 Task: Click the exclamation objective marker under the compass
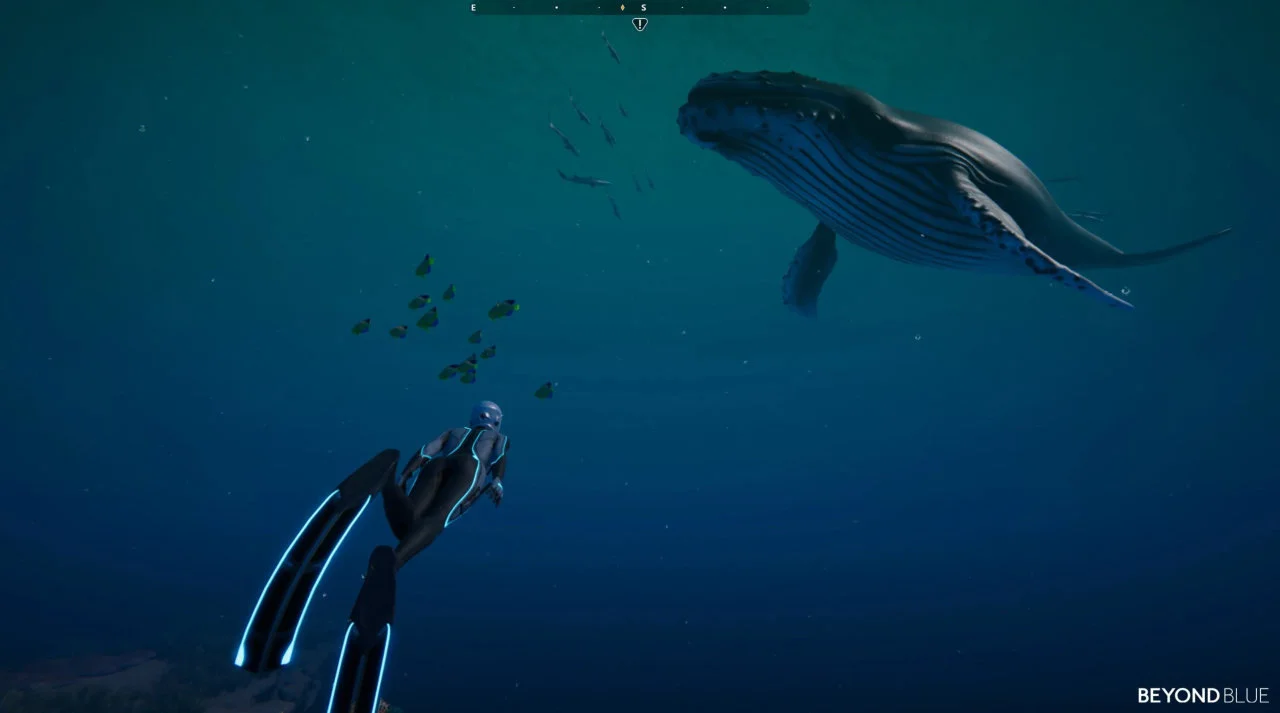640,24
